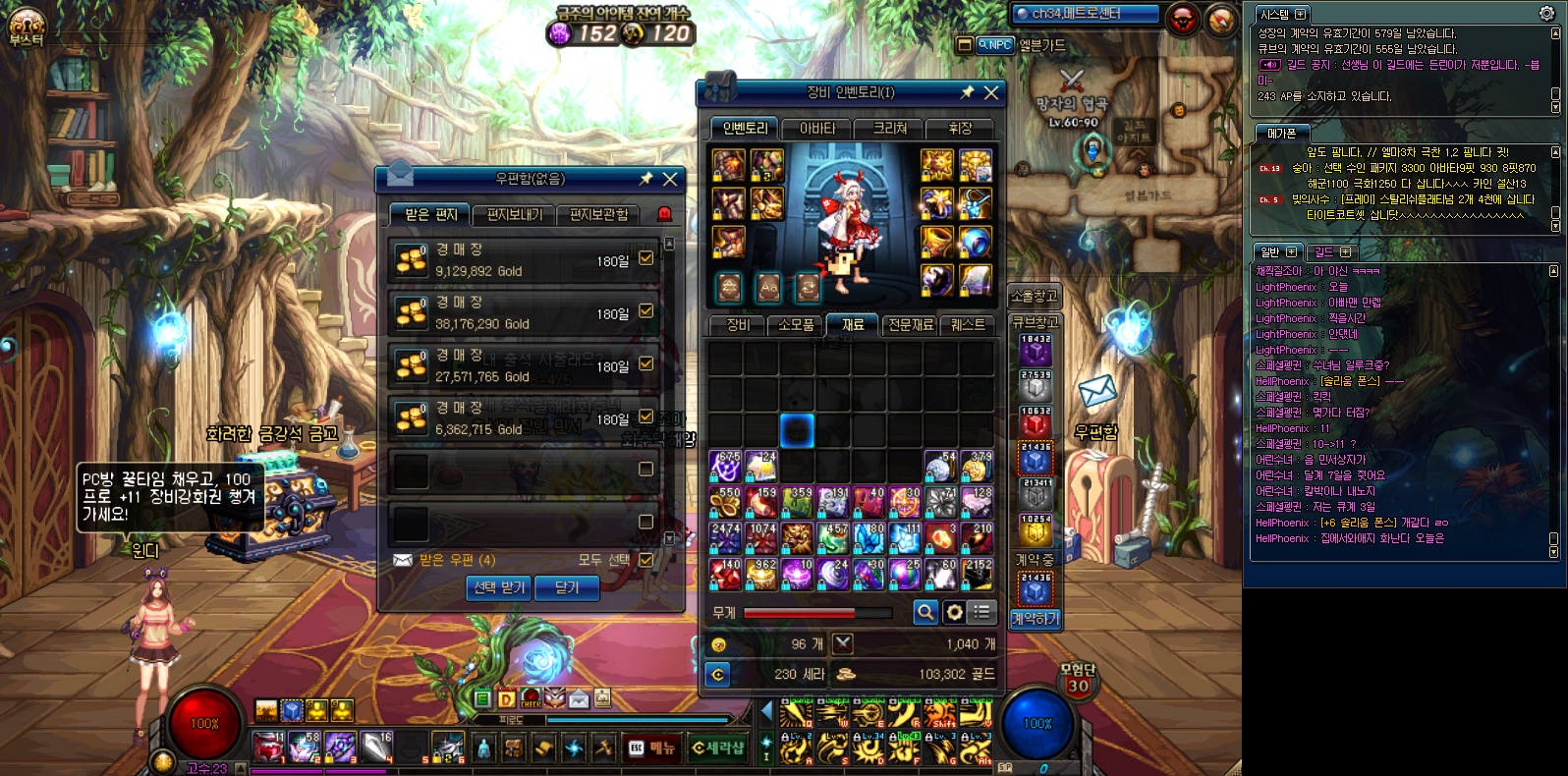Open the 계약하기 contract button

pyautogui.click(x=1035, y=618)
